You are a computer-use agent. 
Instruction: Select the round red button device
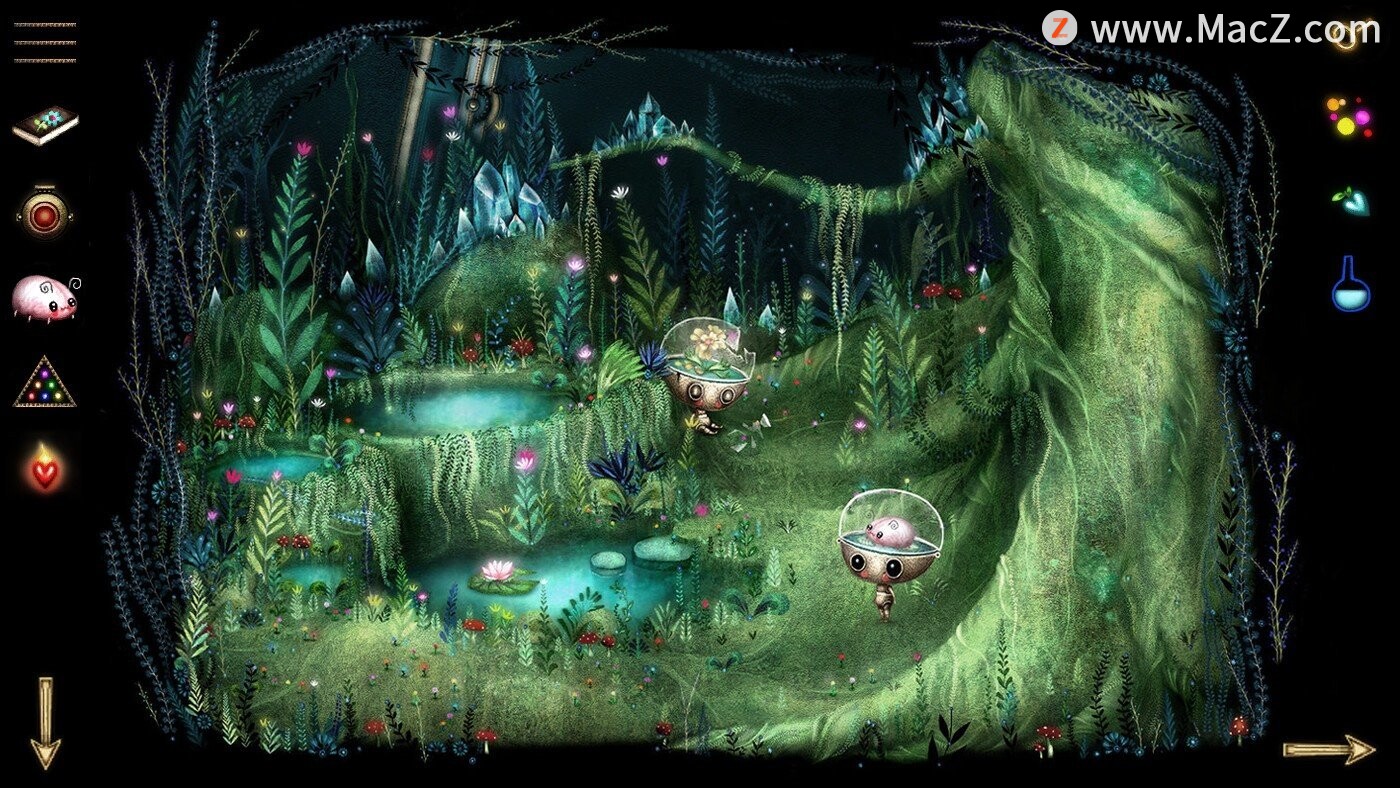pyautogui.click(x=45, y=211)
